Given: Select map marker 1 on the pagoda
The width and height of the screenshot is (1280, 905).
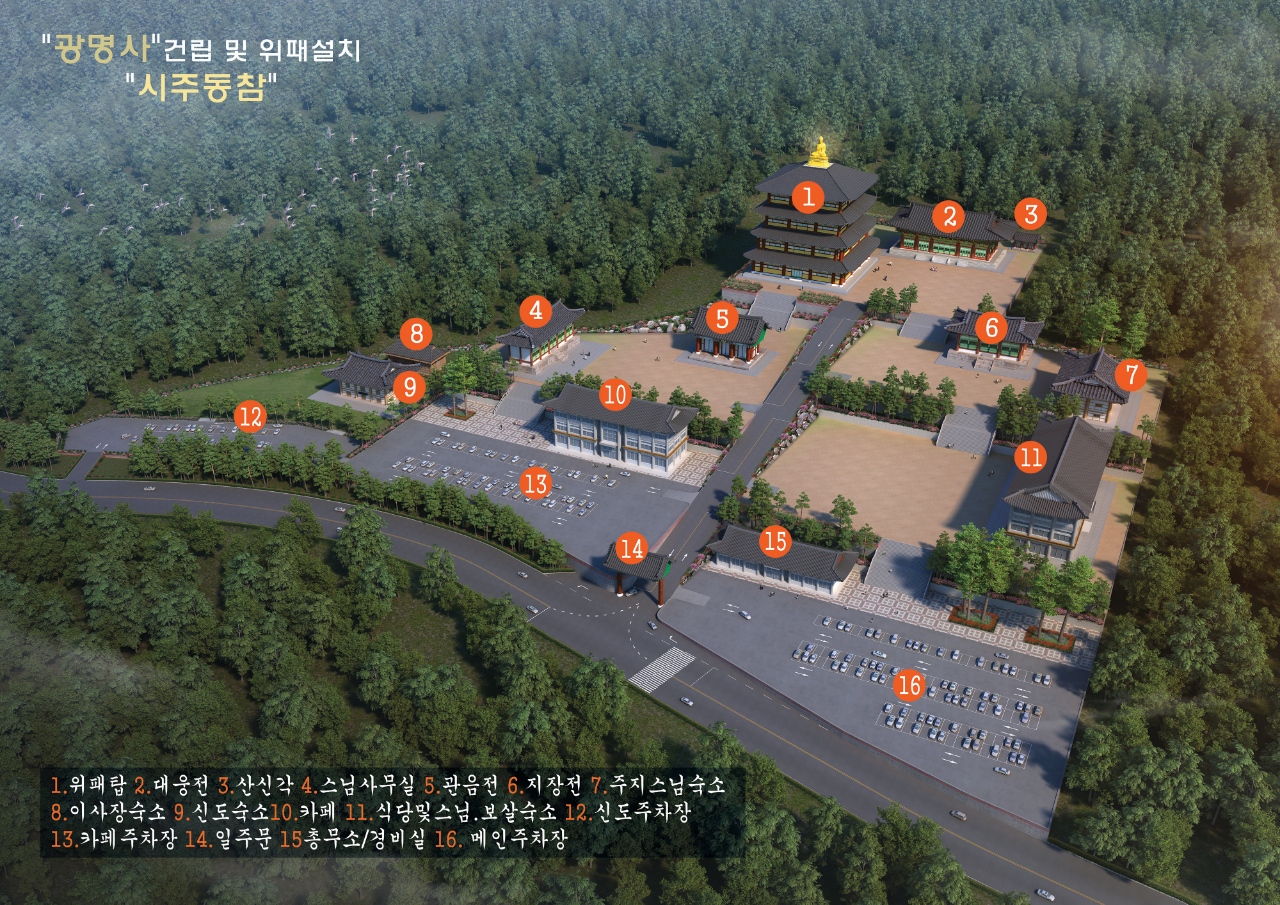Looking at the screenshot, I should click(808, 194).
